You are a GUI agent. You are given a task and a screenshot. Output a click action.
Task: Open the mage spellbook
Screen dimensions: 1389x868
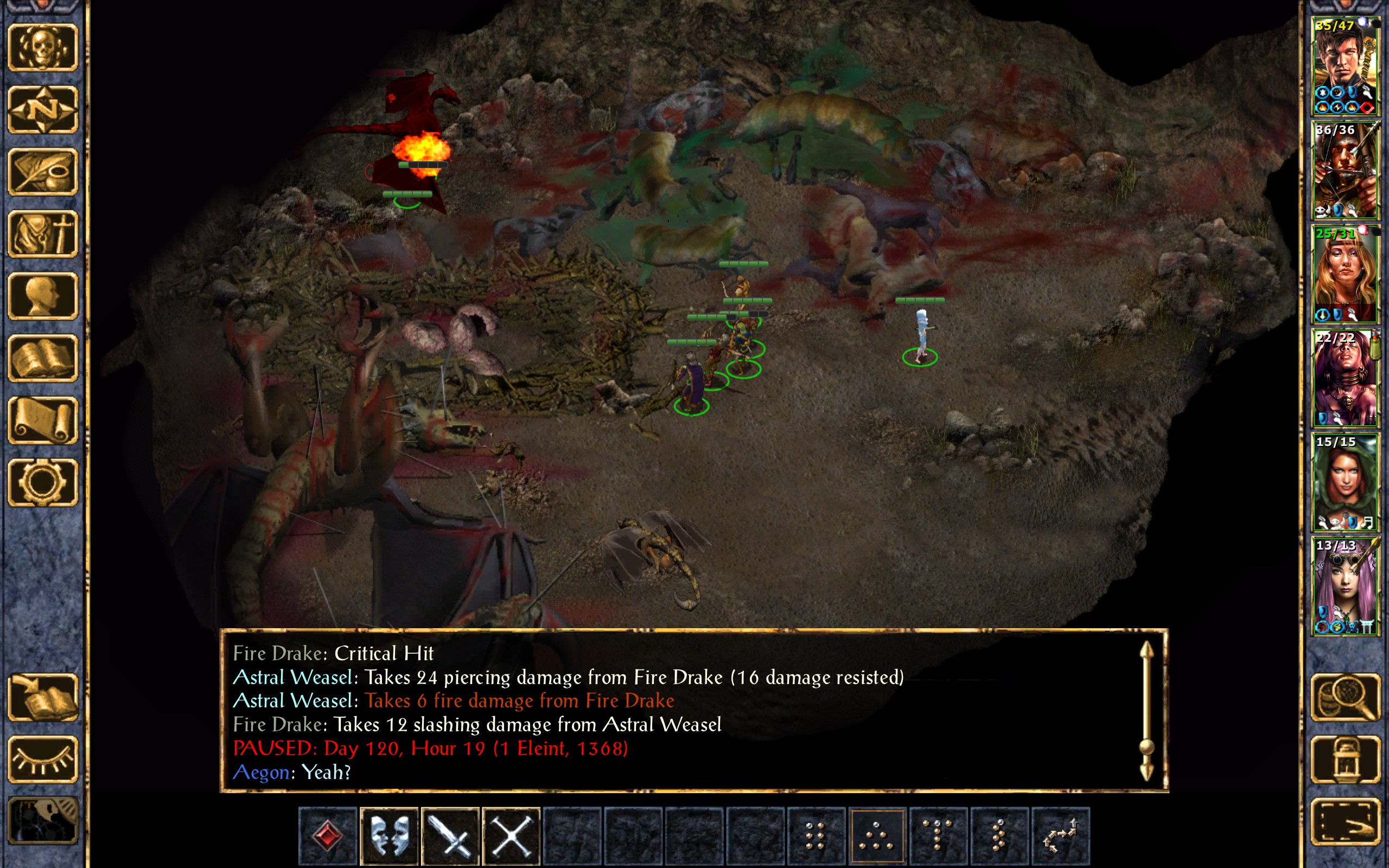pyautogui.click(x=42, y=358)
